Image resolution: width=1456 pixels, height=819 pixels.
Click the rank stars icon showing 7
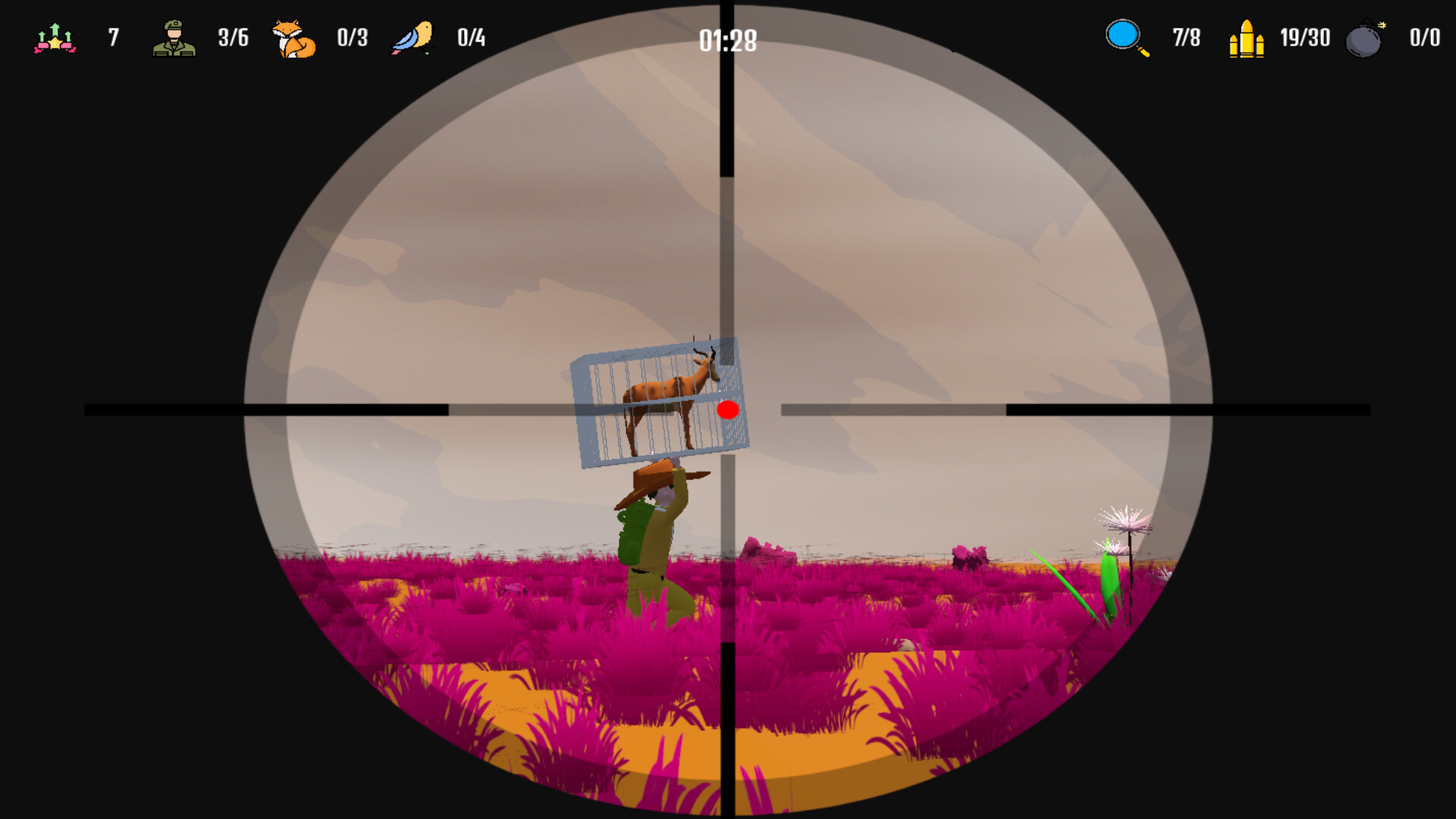(x=53, y=38)
